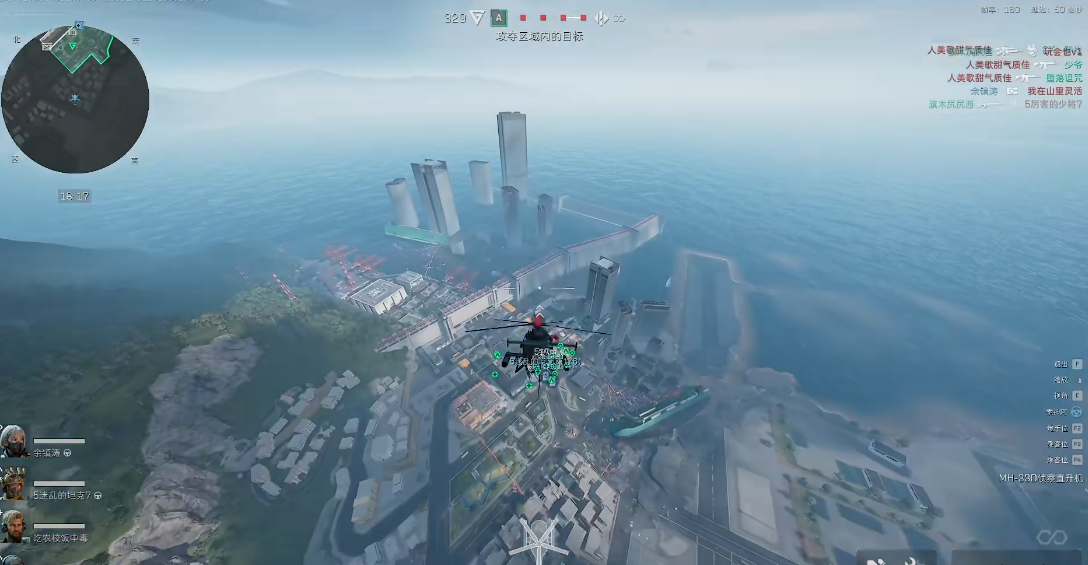Screen dimensions: 1088x565
Task: Select squad member 吃农校饭中毒 portrait
Action: (14, 526)
